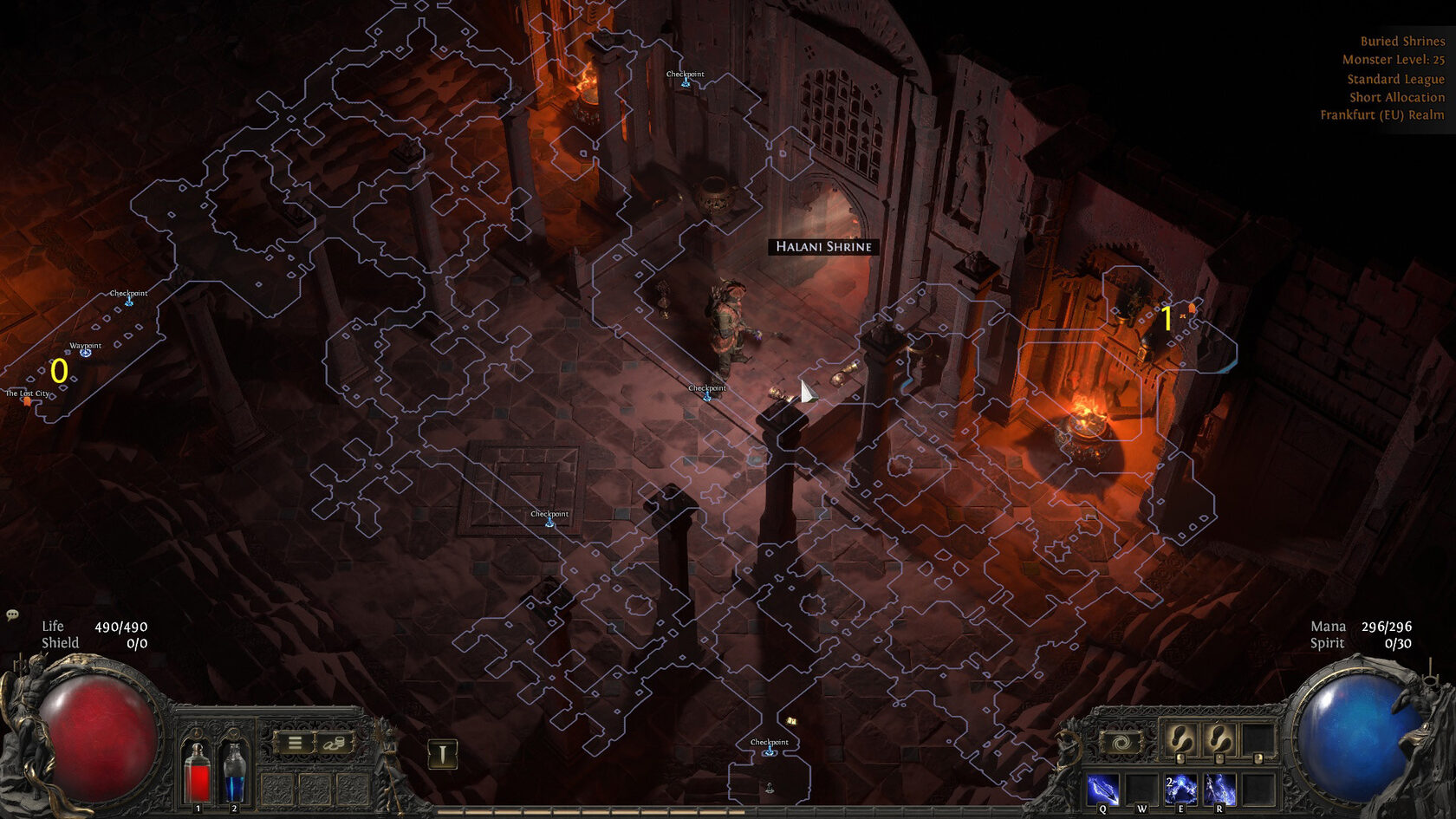Use the blue mana flask
The height and width of the screenshot is (819, 1456).
coord(234,773)
